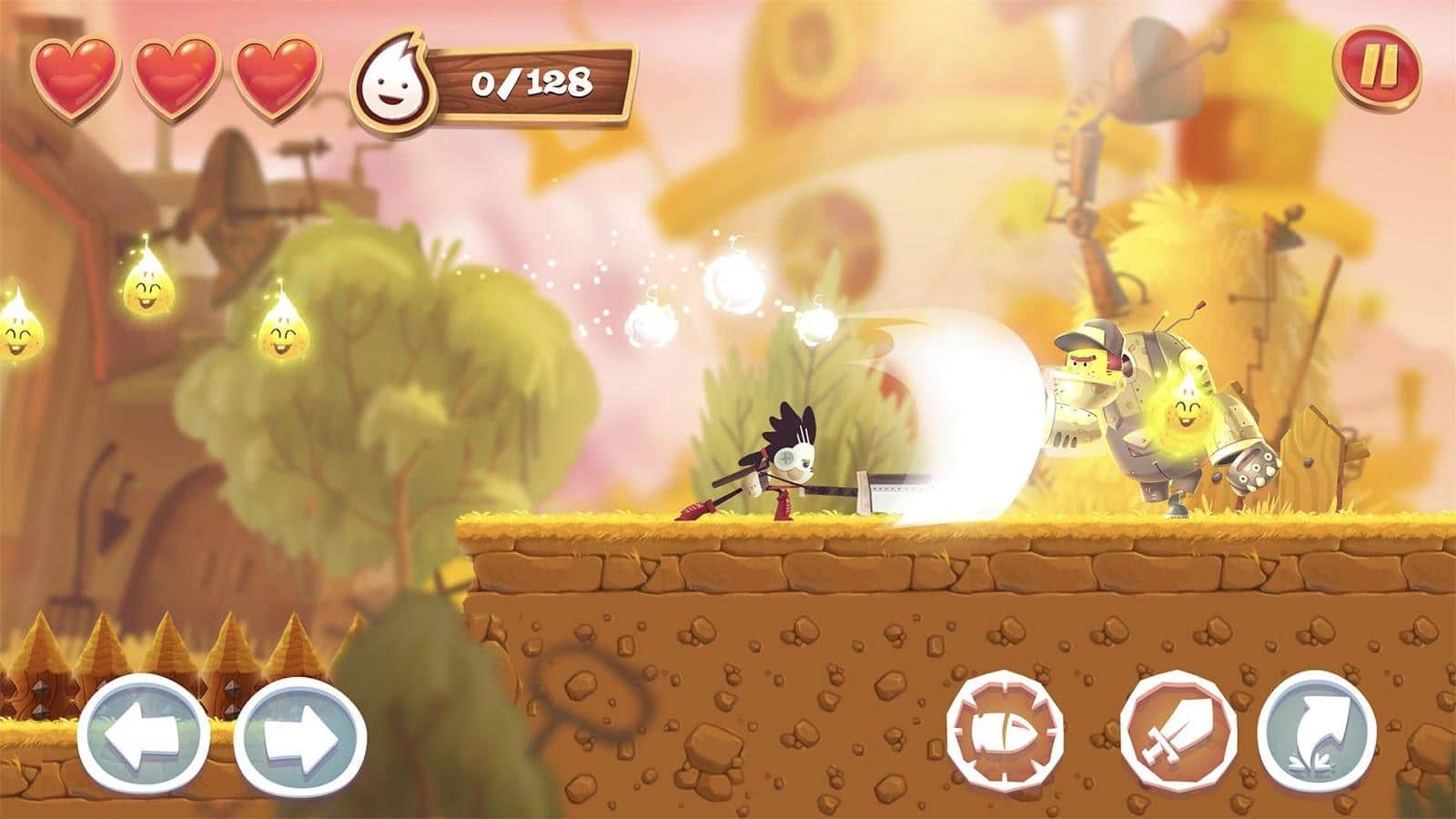Click the second red heart icon
Image resolution: width=1456 pixels, height=819 pixels.
pyautogui.click(x=175, y=75)
